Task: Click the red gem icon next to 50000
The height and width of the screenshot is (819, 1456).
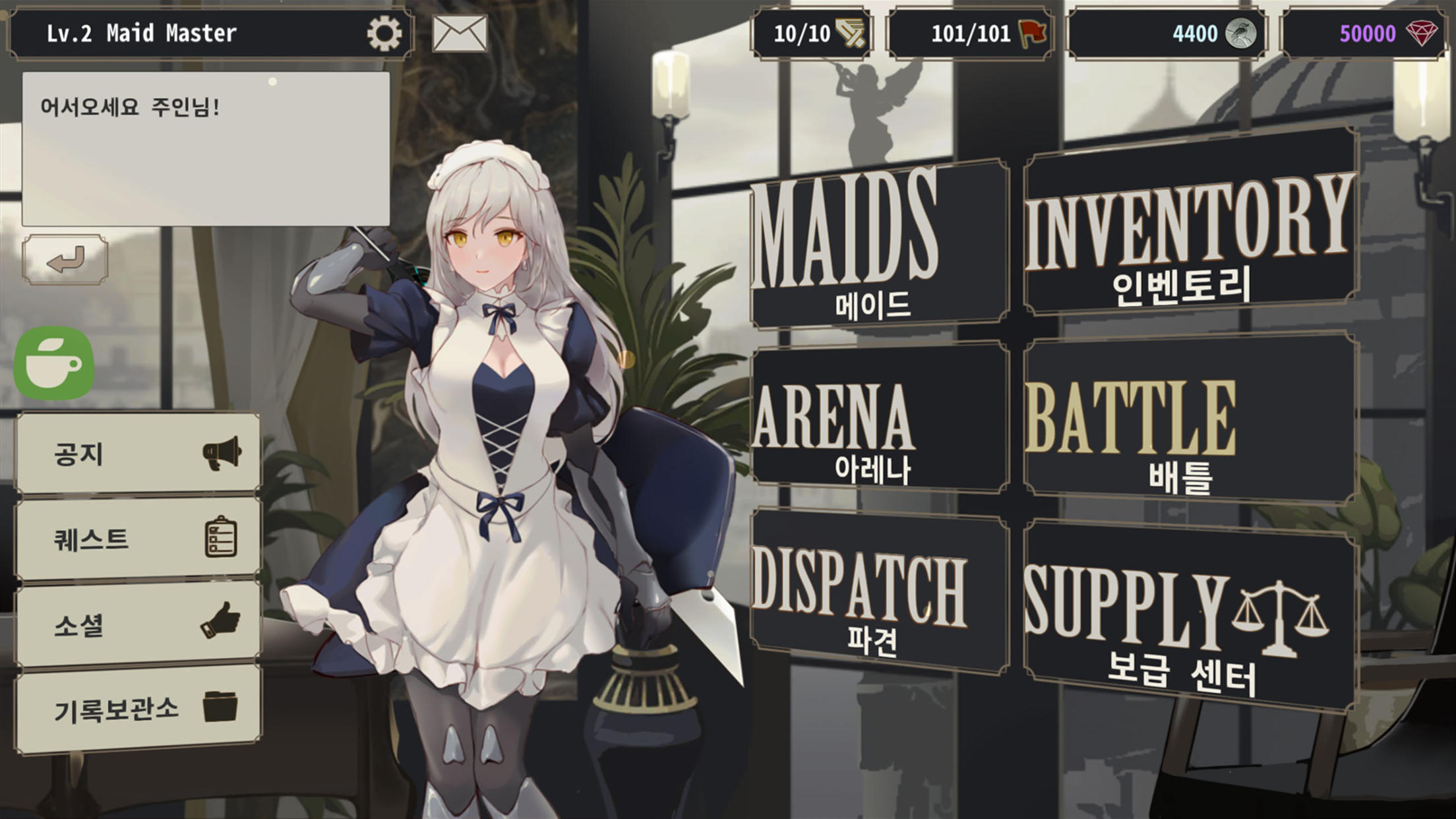Action: pyautogui.click(x=1422, y=32)
